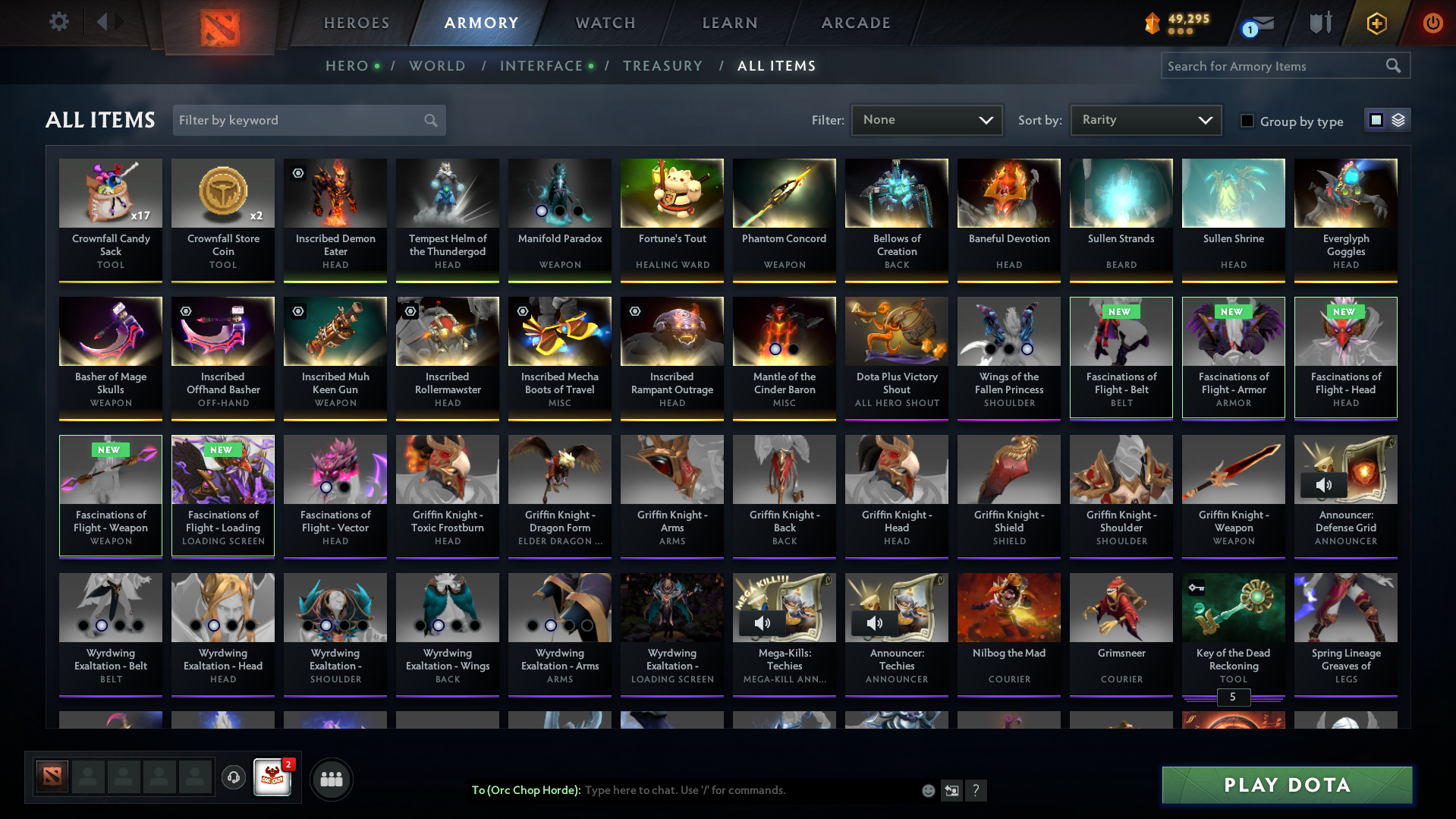Image resolution: width=1456 pixels, height=819 pixels.
Task: Open the Filter dropdown set to None
Action: [x=926, y=119]
